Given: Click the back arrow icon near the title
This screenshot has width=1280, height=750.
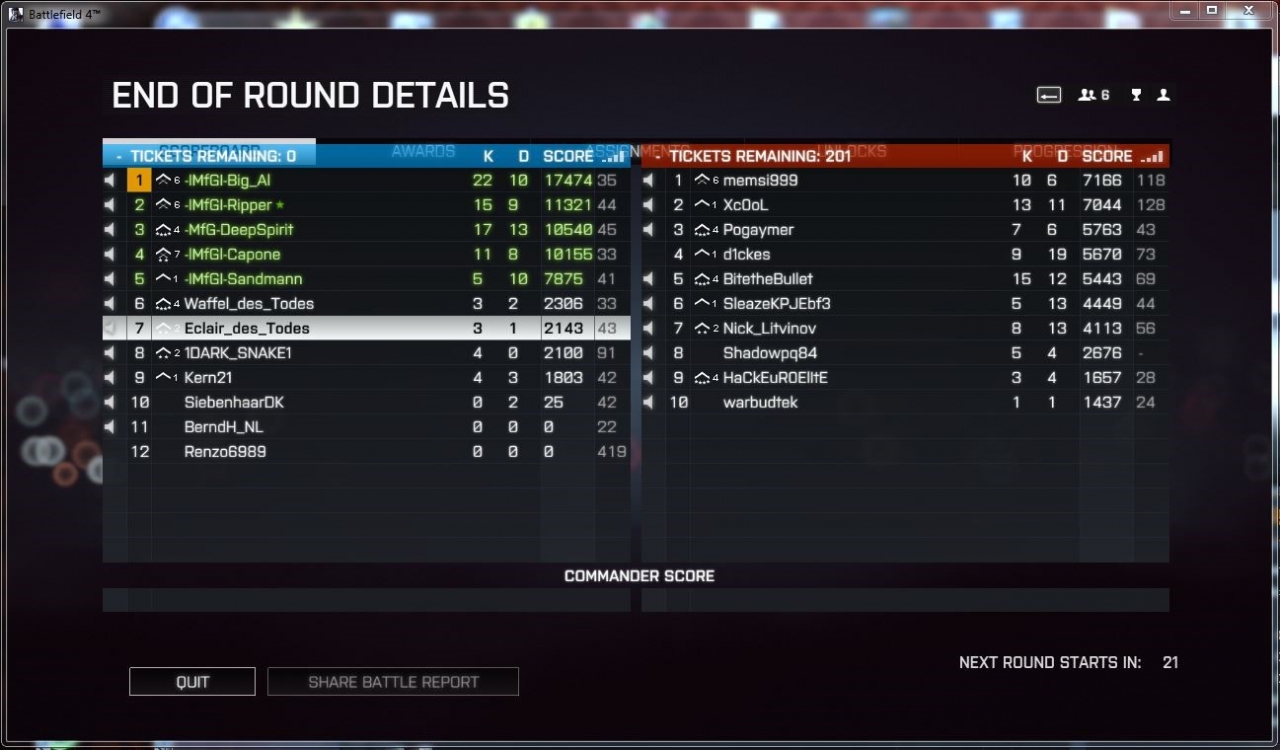Looking at the screenshot, I should pyautogui.click(x=1048, y=95).
